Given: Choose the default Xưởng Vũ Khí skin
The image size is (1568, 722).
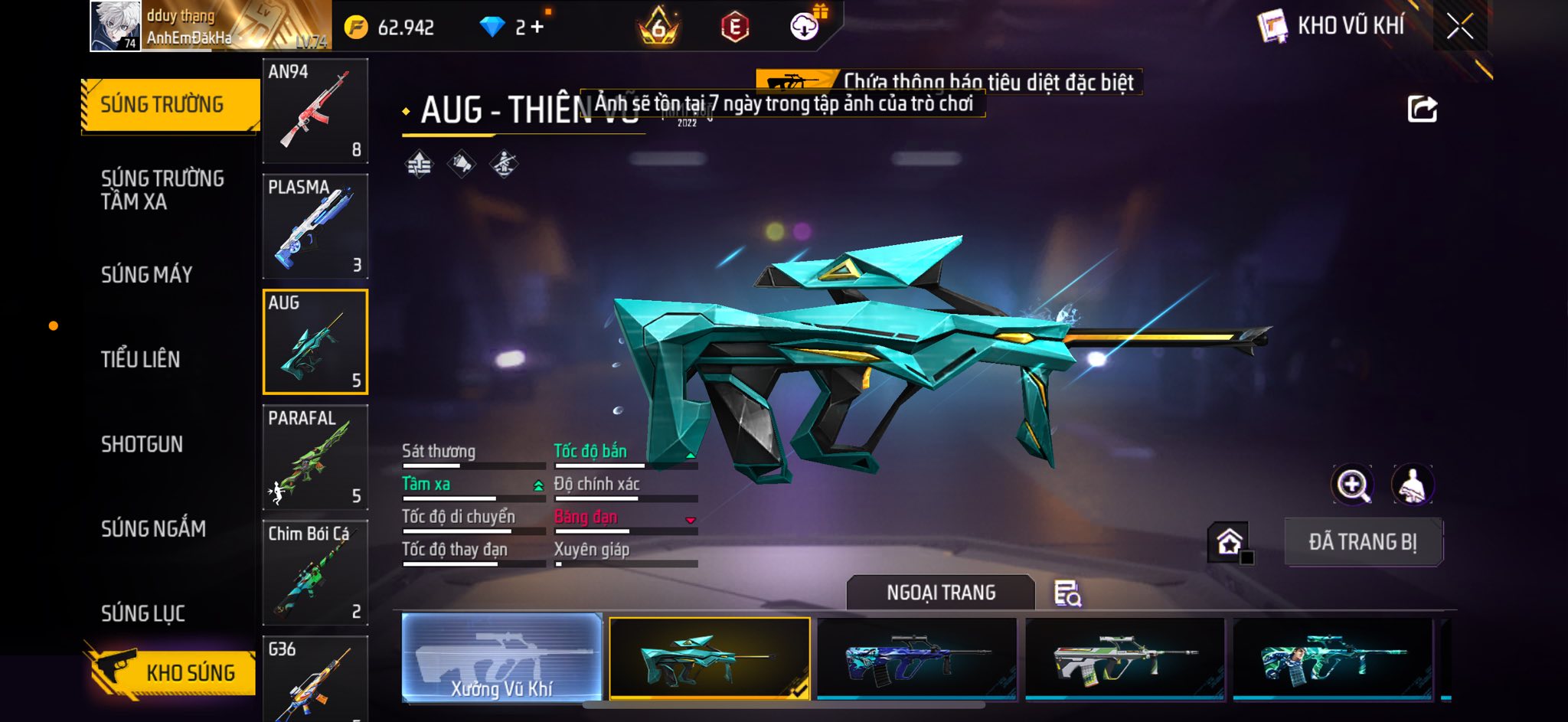Looking at the screenshot, I should [x=501, y=658].
